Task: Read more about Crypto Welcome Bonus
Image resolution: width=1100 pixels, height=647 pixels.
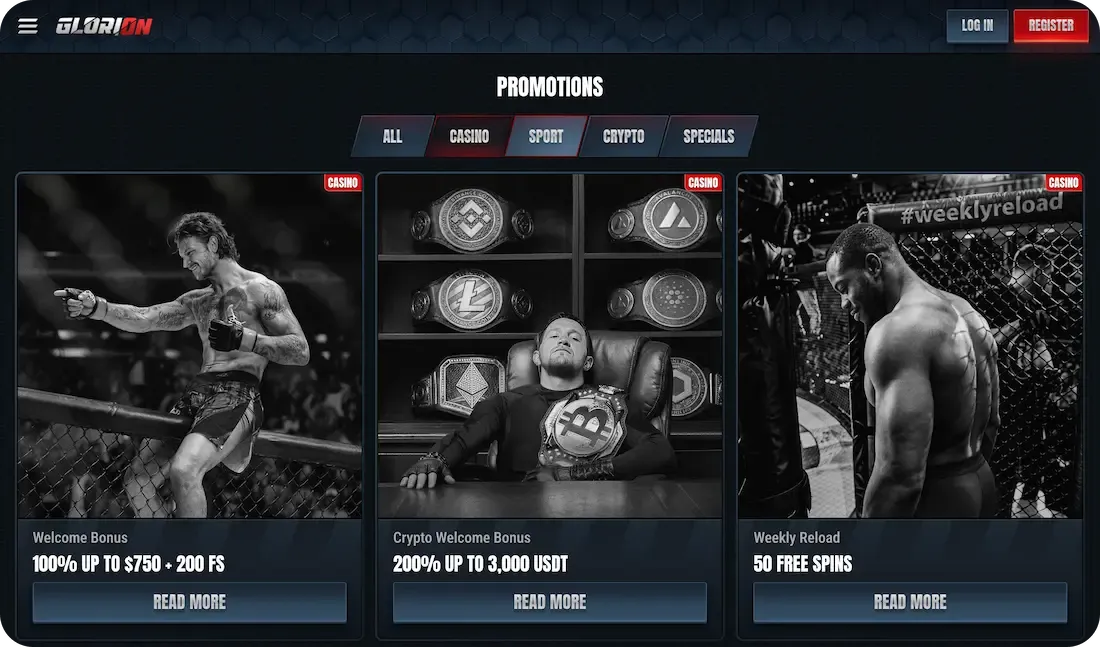Action: [549, 602]
